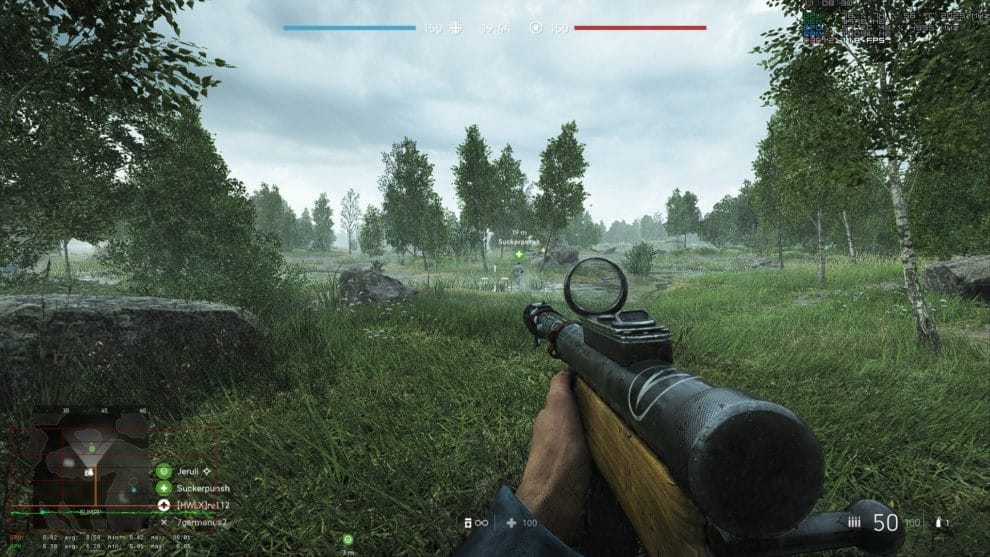Choose Suckerpunsh in the squad list
The width and height of the screenshot is (990, 557).
pyautogui.click(x=195, y=488)
